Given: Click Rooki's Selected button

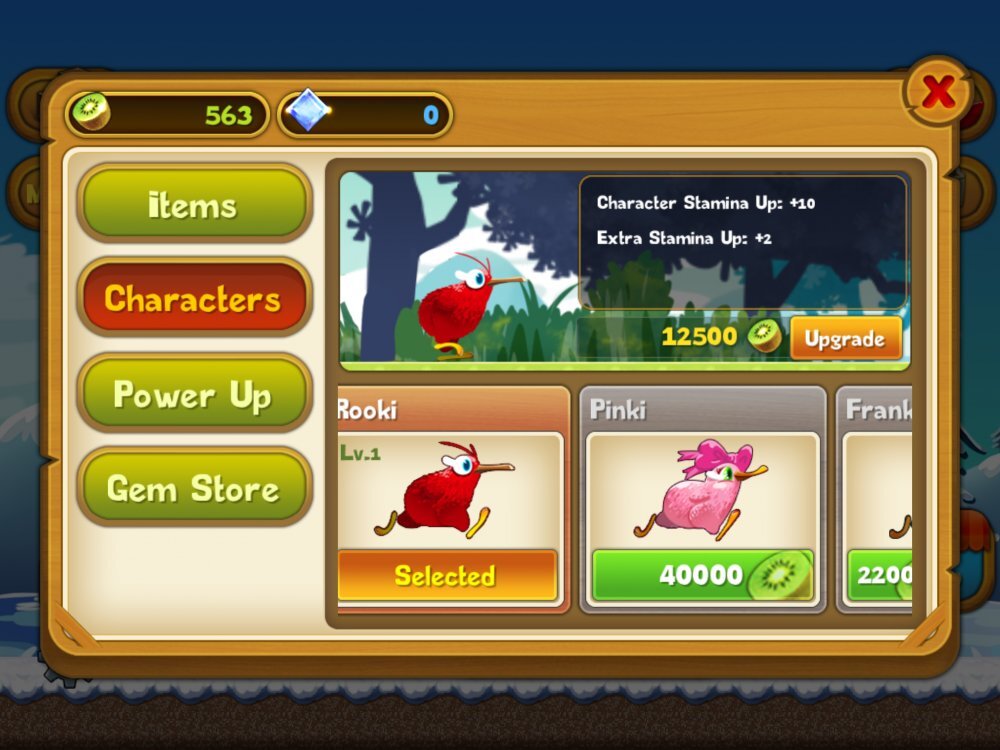Looking at the screenshot, I should 447,575.
